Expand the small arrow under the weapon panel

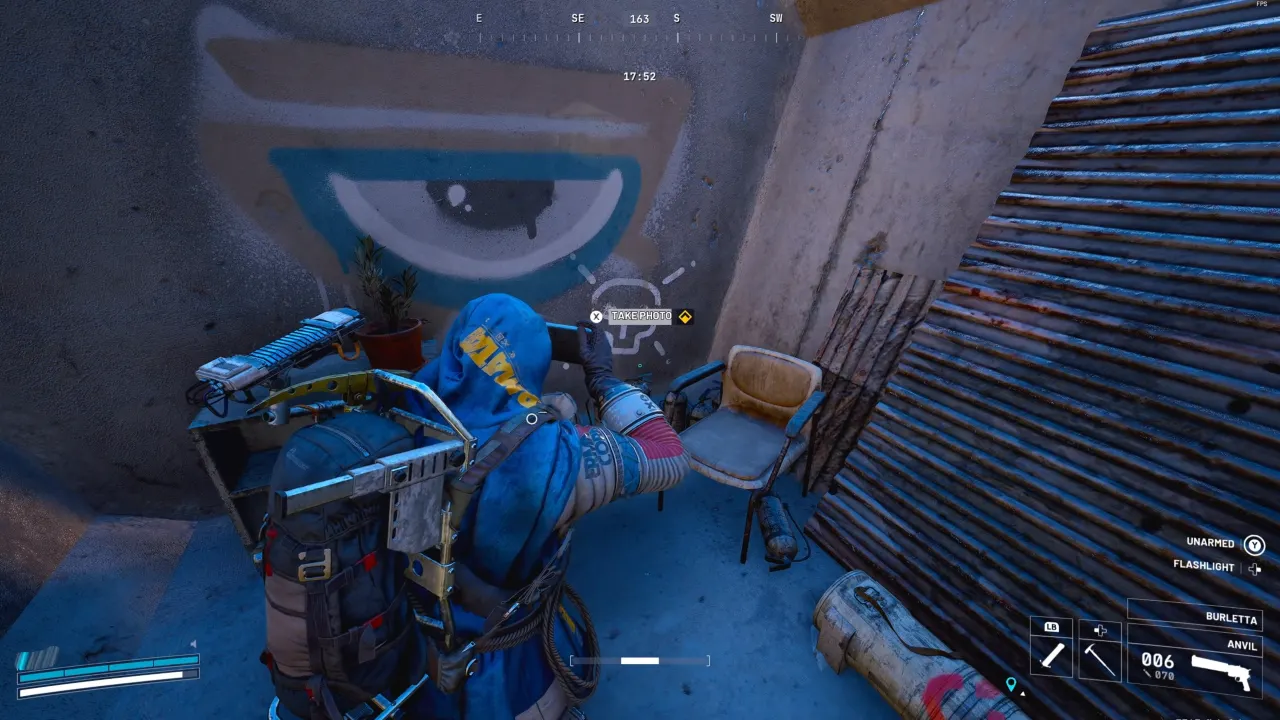pyautogui.click(x=1023, y=694)
